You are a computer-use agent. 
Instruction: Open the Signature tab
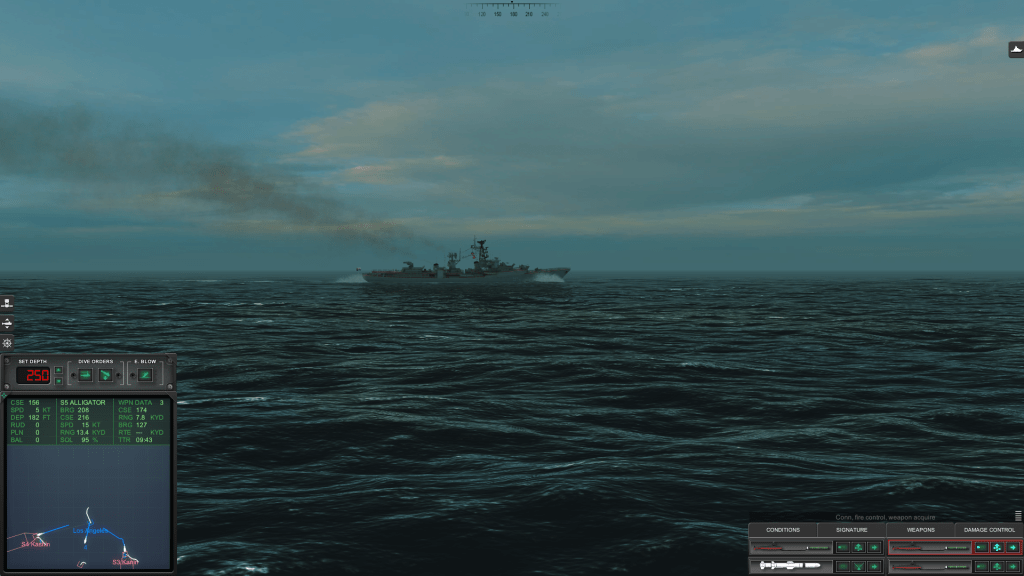(852, 530)
